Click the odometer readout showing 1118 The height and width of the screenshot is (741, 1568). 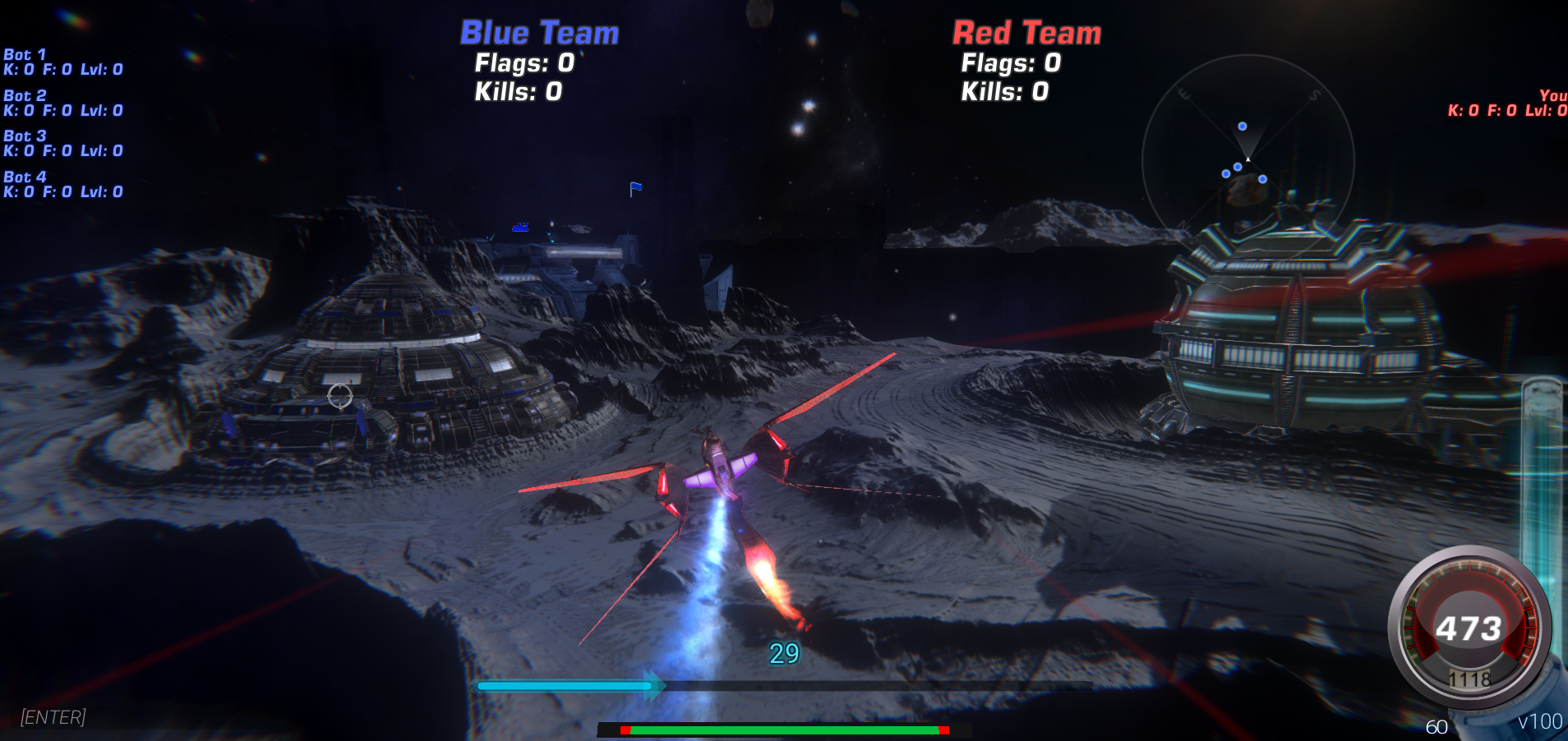pos(1470,679)
